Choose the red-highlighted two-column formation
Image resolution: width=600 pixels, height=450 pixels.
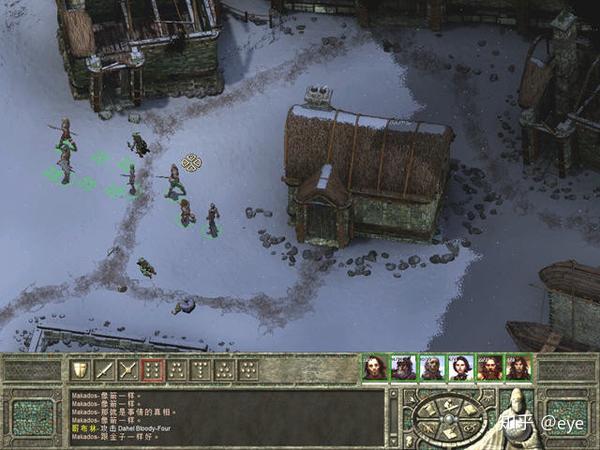(x=151, y=371)
